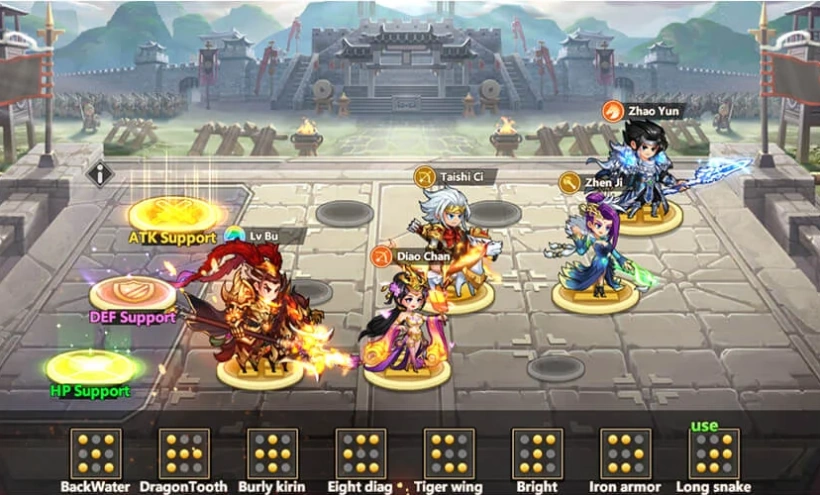Switch to Tiger wing formation

click(x=449, y=454)
